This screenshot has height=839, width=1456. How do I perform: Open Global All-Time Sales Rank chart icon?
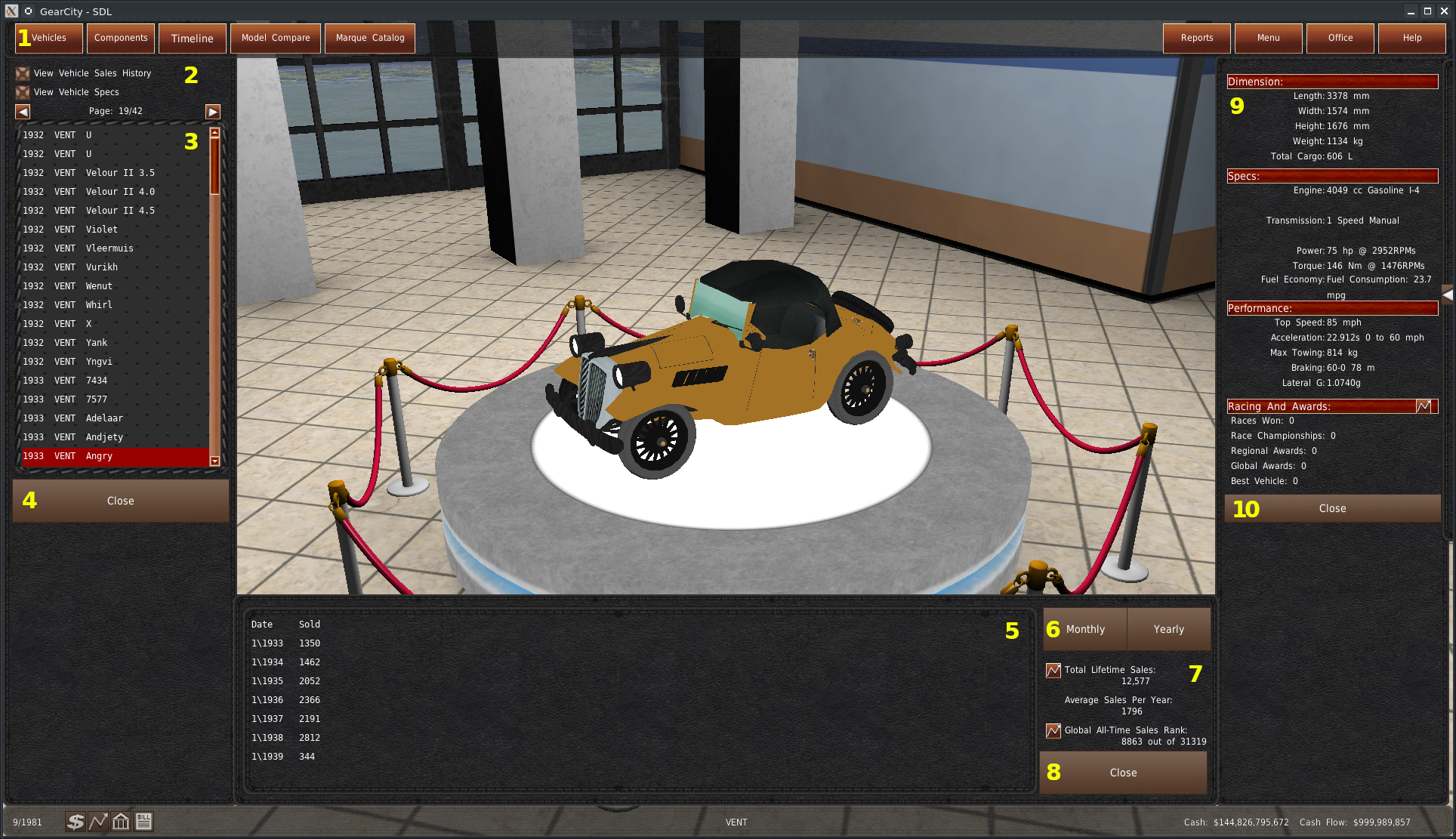(1053, 730)
